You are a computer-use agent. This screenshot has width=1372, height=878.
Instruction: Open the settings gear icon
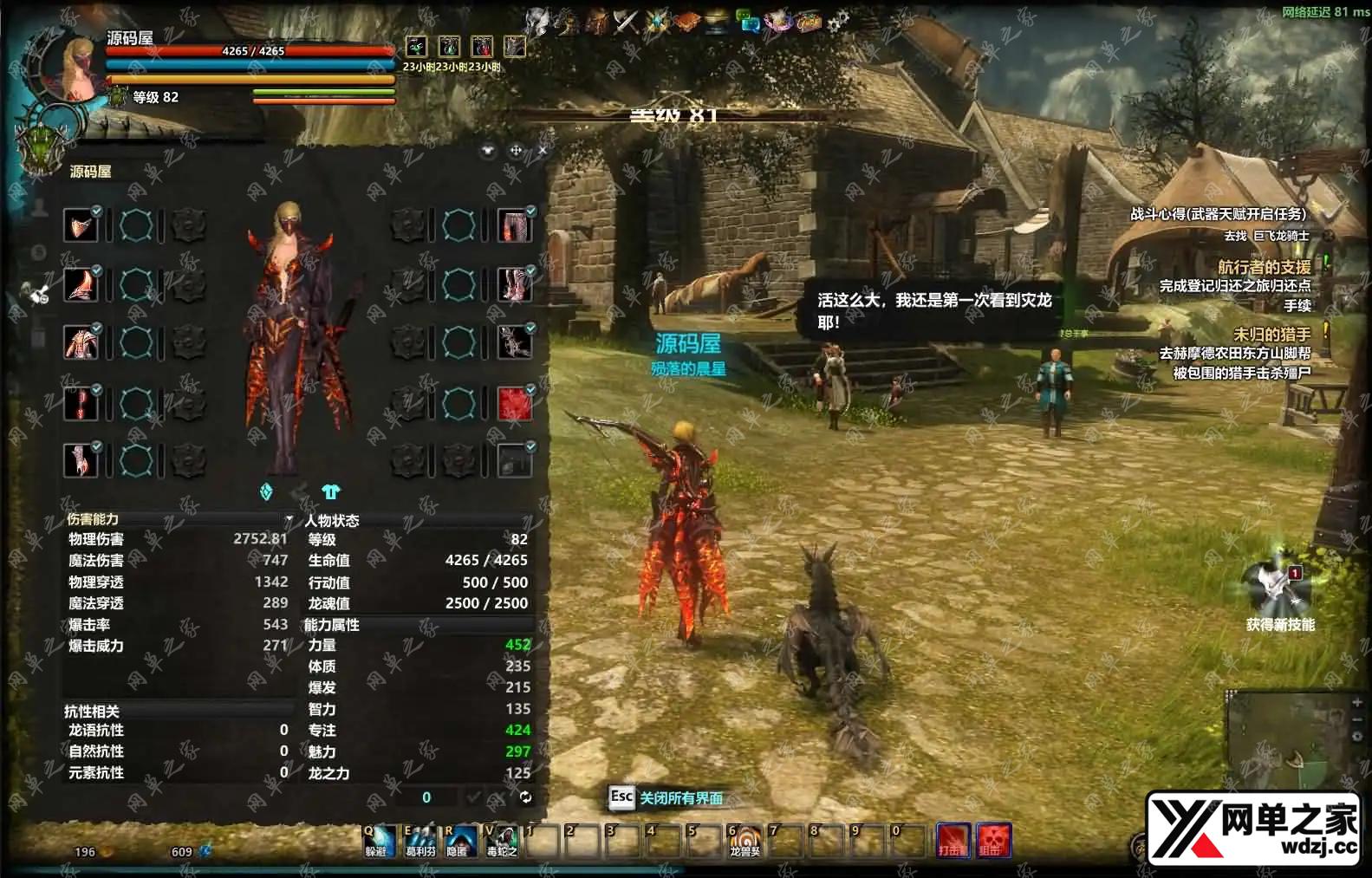coord(837,23)
